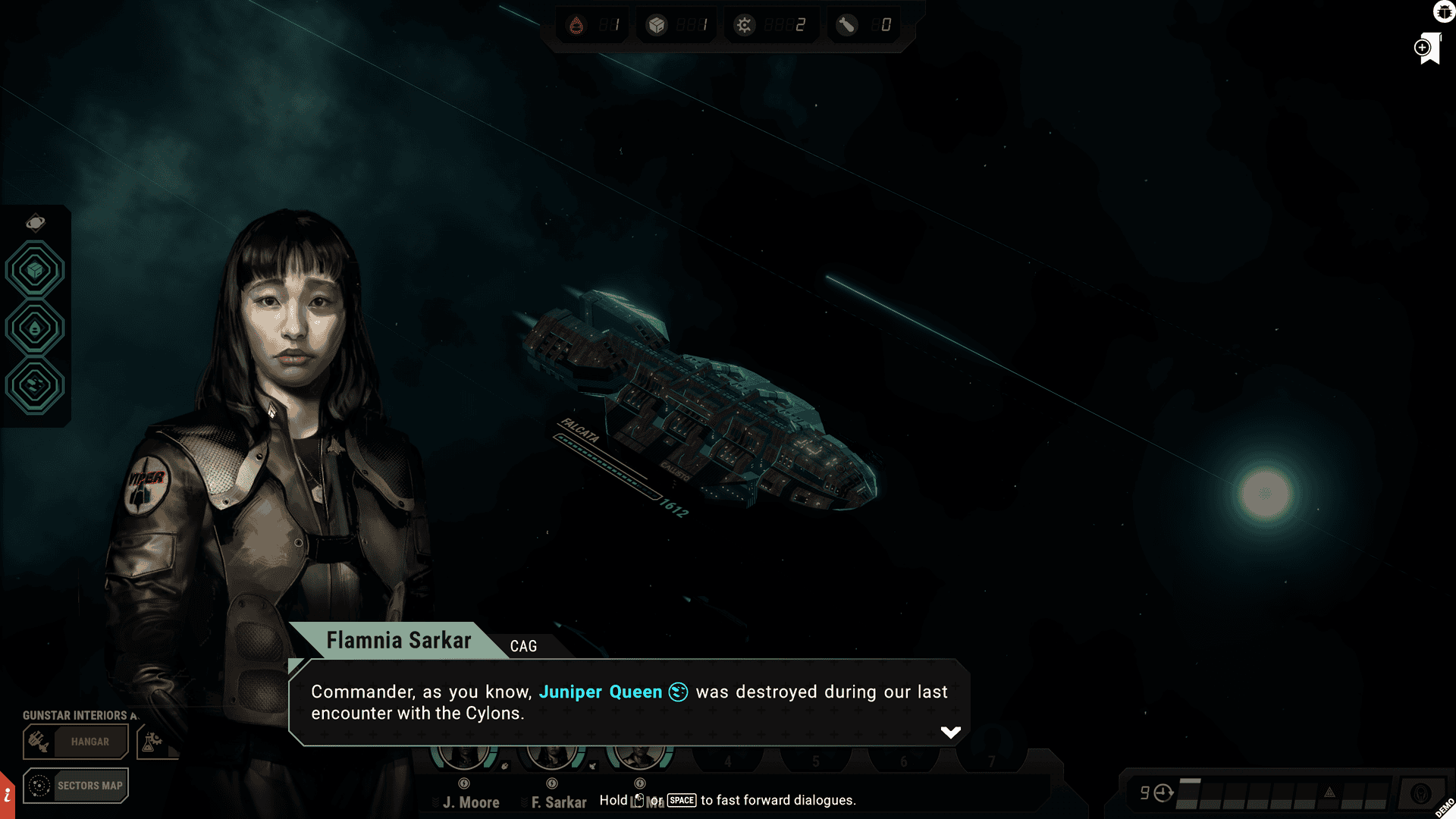Viewport: 1456px width, 819px height.
Task: Toggle the lightning icon under the third crew portrait
Action: tap(639, 783)
